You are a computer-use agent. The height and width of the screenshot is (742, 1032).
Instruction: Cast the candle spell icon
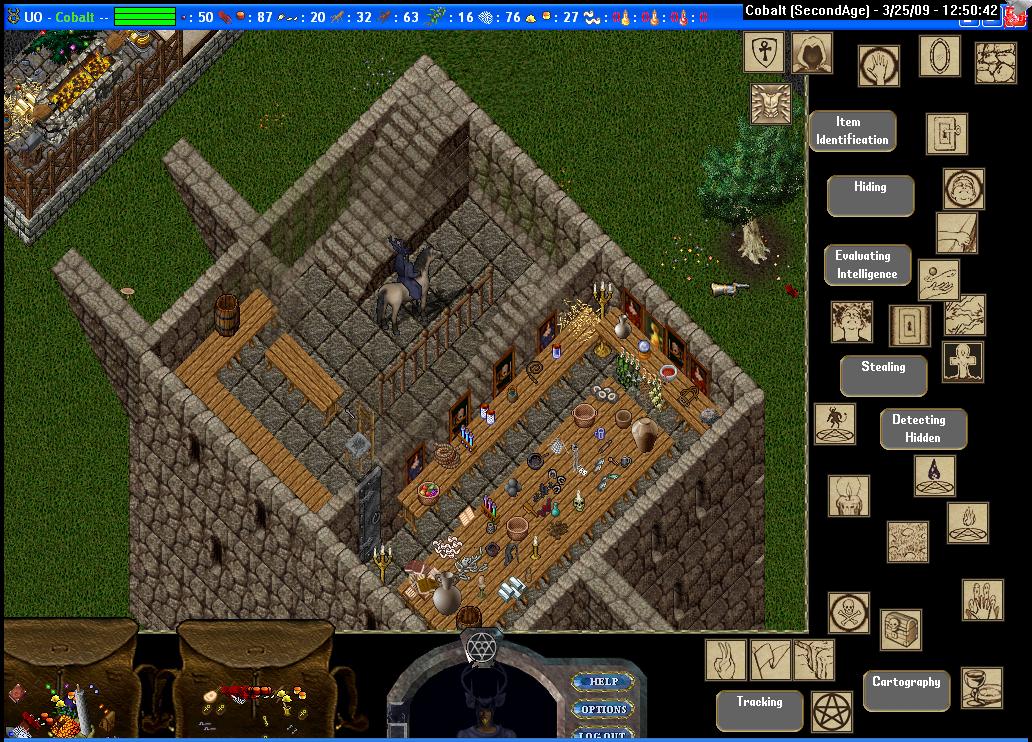point(848,496)
